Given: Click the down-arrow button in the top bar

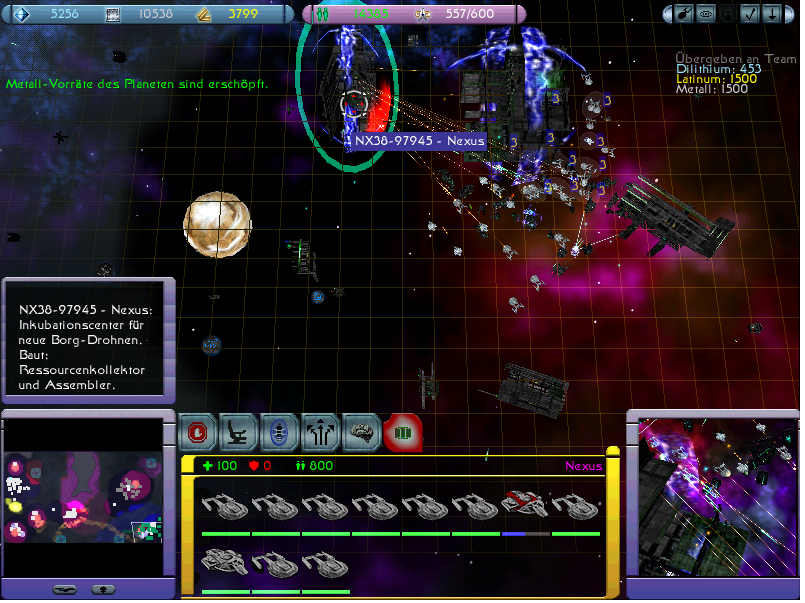Looking at the screenshot, I should click(x=773, y=14).
